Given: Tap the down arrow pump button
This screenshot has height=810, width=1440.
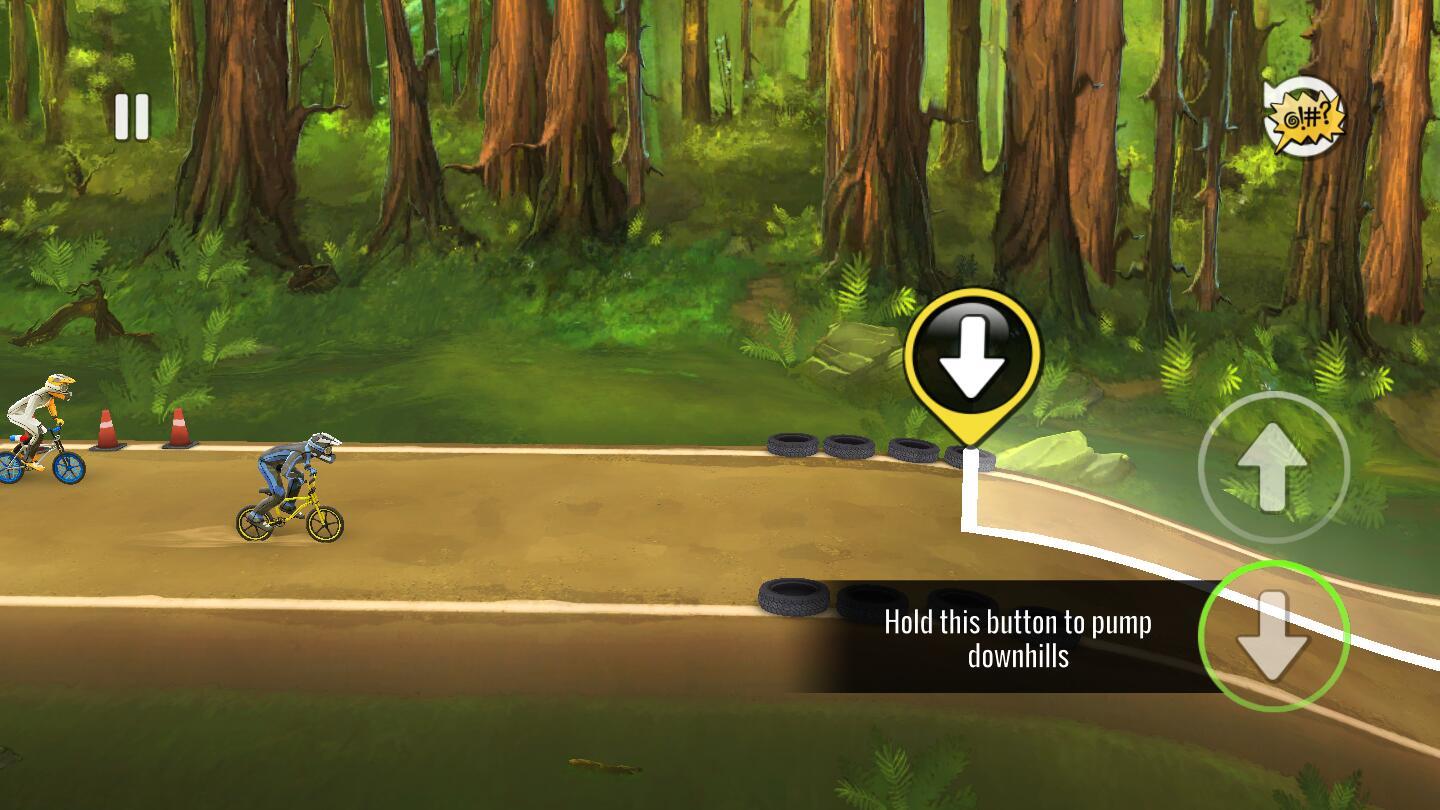Looking at the screenshot, I should (x=1273, y=636).
